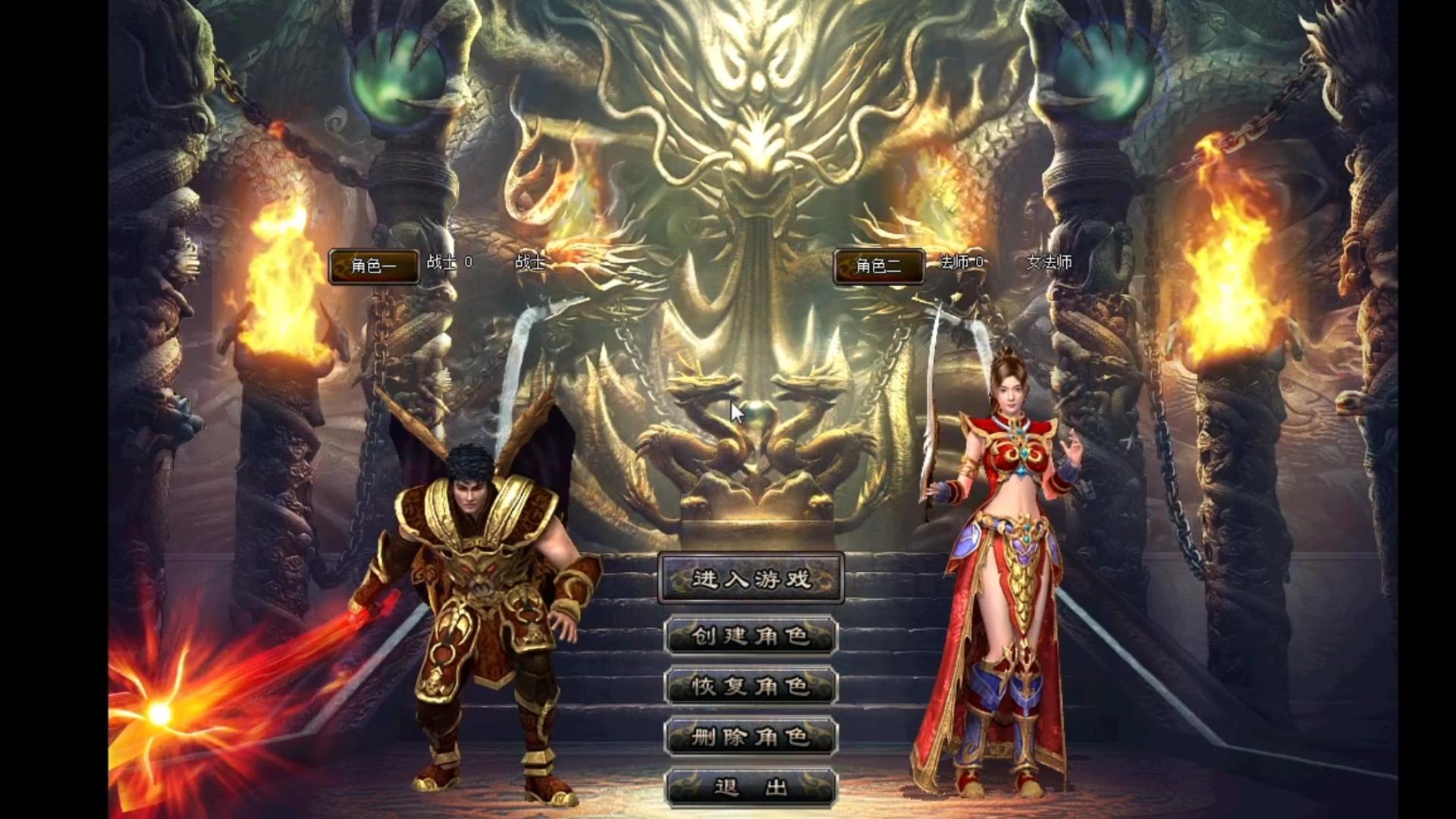Choose 恢复角色 to restore a character

pos(751,686)
